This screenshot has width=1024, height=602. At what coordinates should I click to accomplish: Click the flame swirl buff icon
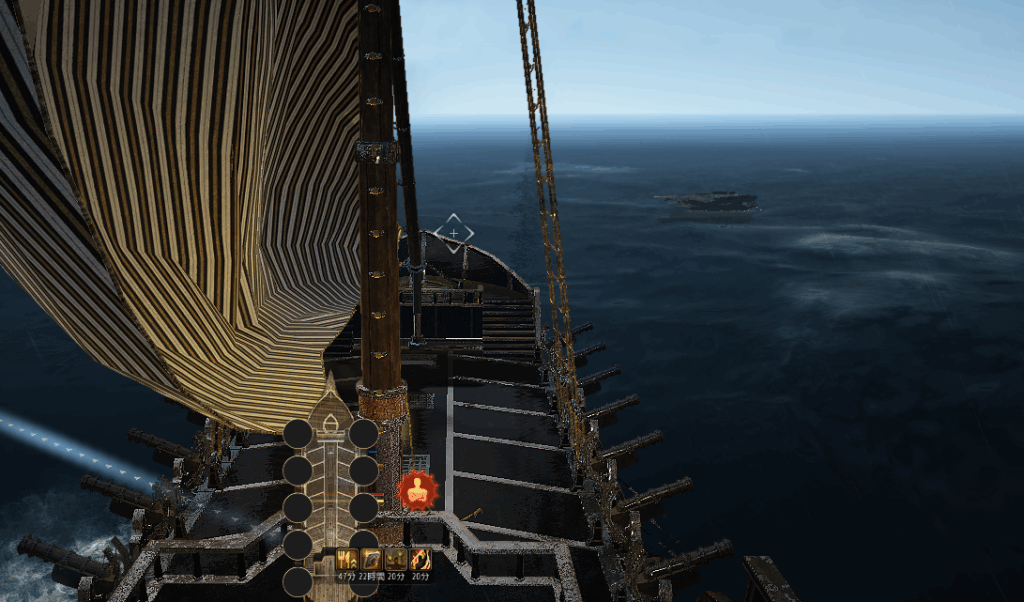[x=421, y=560]
